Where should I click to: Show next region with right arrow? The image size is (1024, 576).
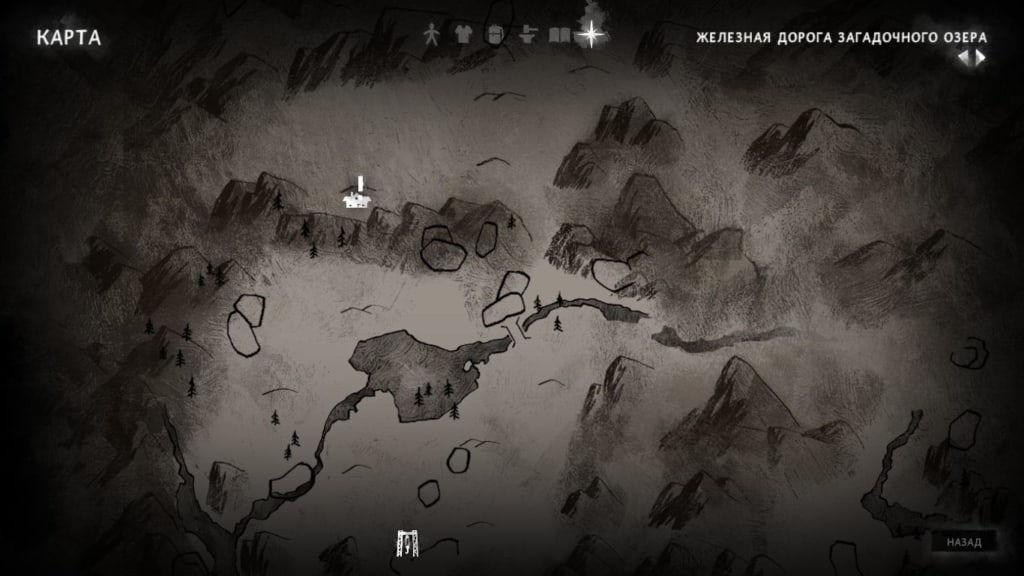(x=981, y=57)
